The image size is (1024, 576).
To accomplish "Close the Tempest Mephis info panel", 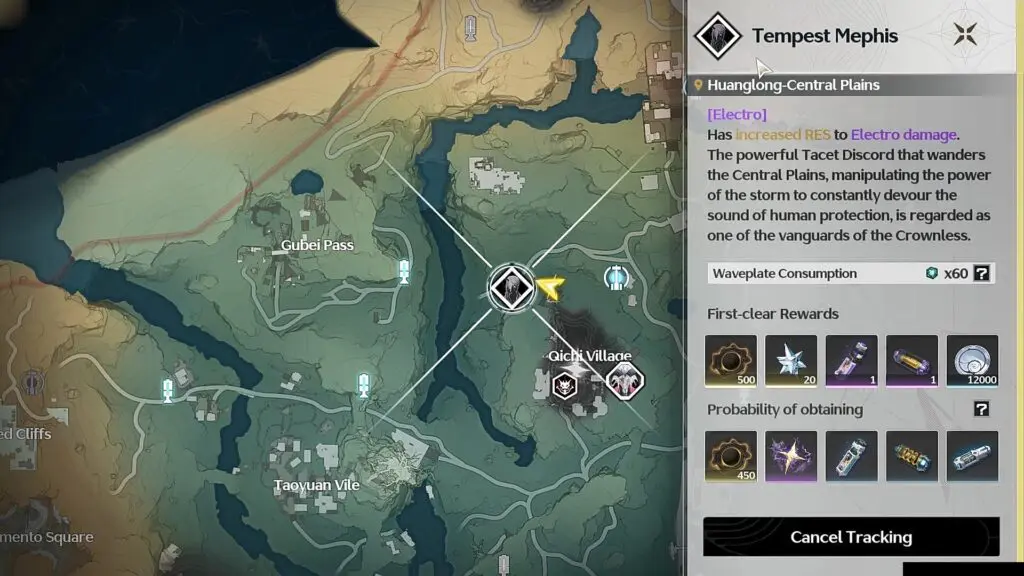I will pos(965,34).
